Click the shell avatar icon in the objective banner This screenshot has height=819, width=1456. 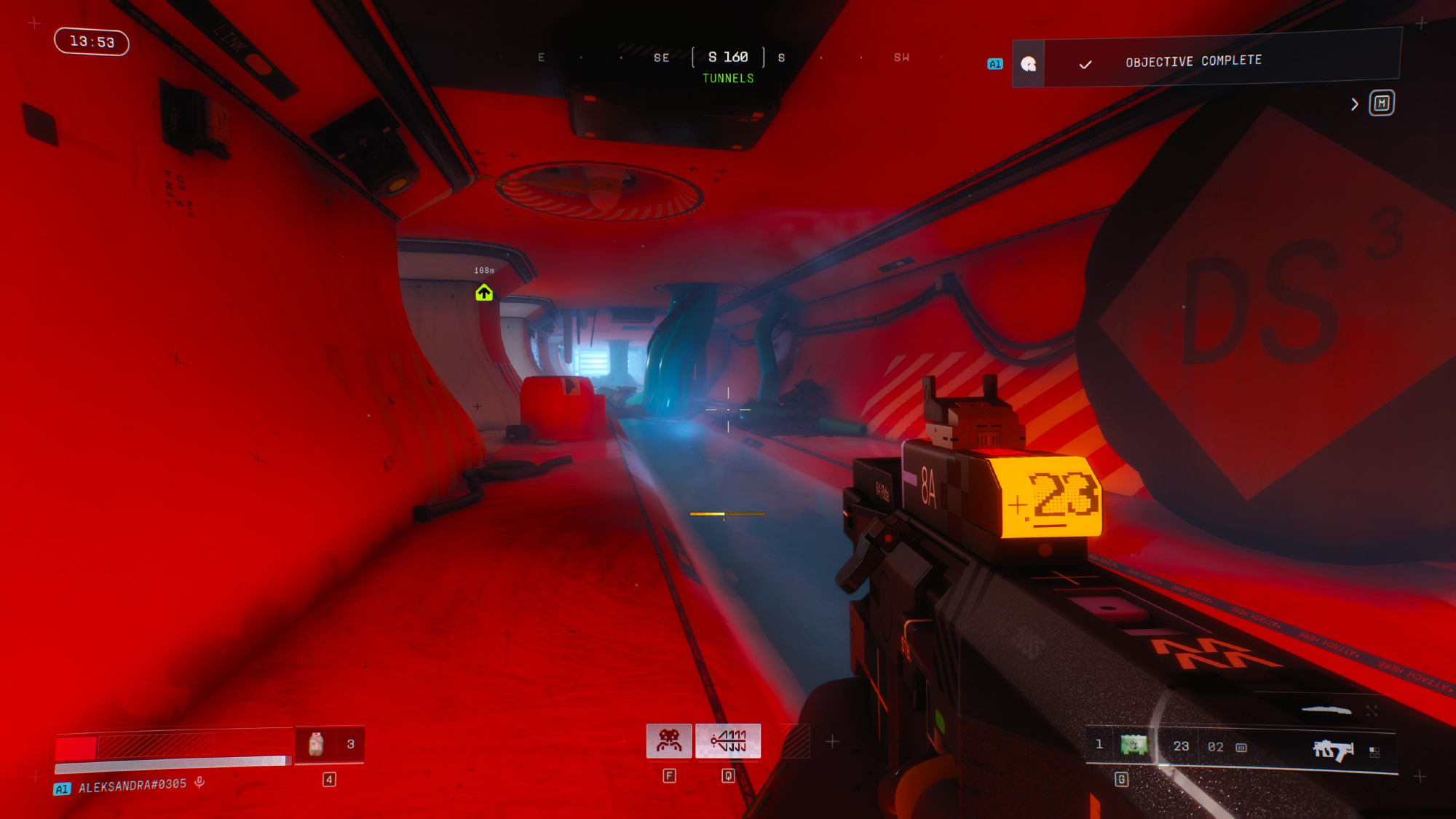[1028, 64]
